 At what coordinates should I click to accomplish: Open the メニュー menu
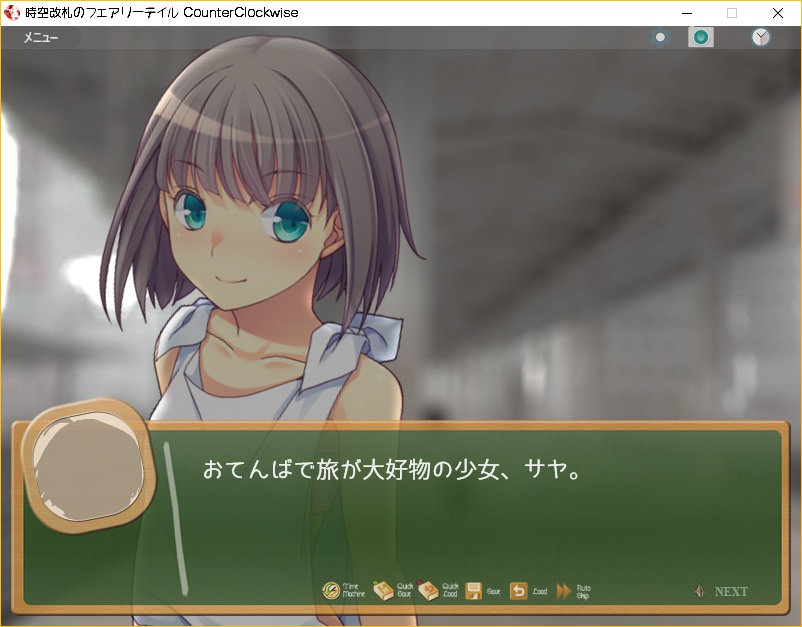point(41,38)
